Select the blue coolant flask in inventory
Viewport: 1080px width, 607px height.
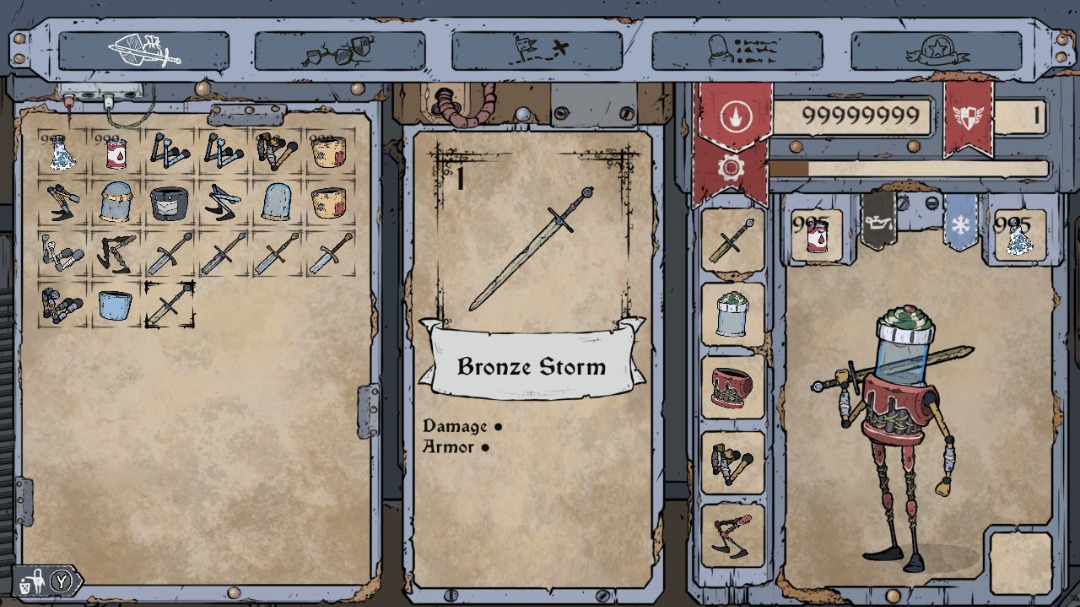click(61, 152)
